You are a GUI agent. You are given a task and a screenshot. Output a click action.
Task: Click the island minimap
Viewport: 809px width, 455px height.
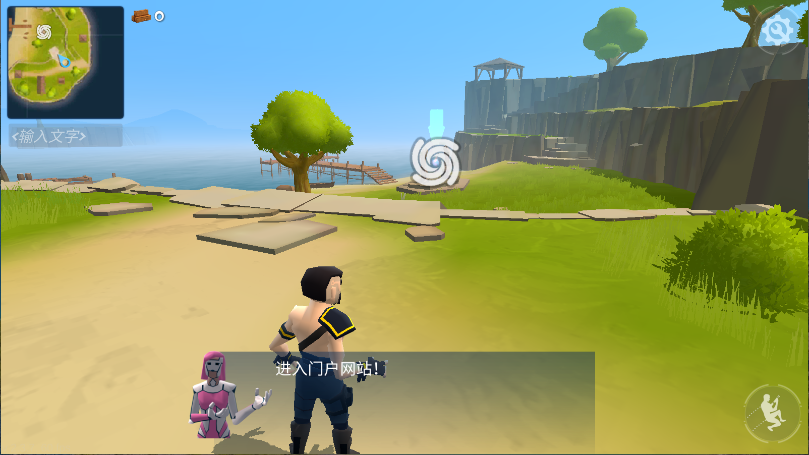65,63
